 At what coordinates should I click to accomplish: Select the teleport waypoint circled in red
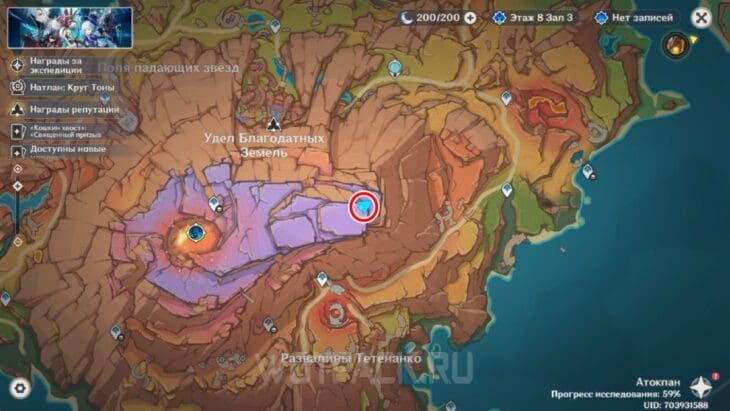tap(365, 206)
